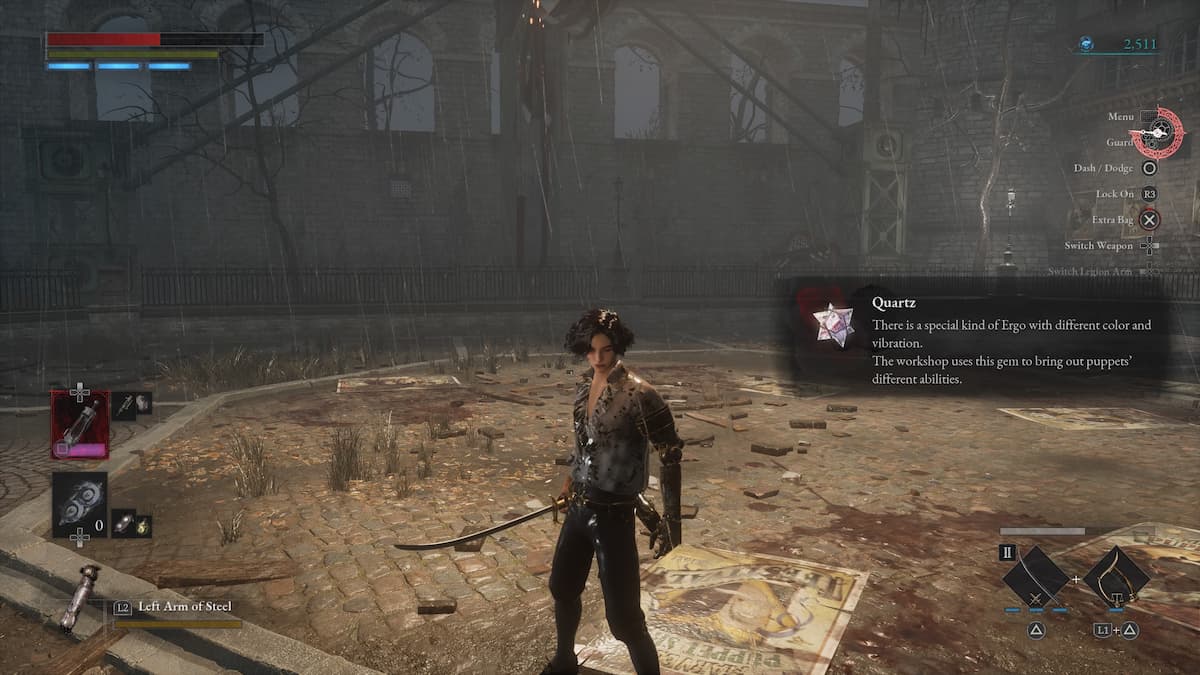Activate the curved handle Fable Art diamond

(x=1115, y=577)
